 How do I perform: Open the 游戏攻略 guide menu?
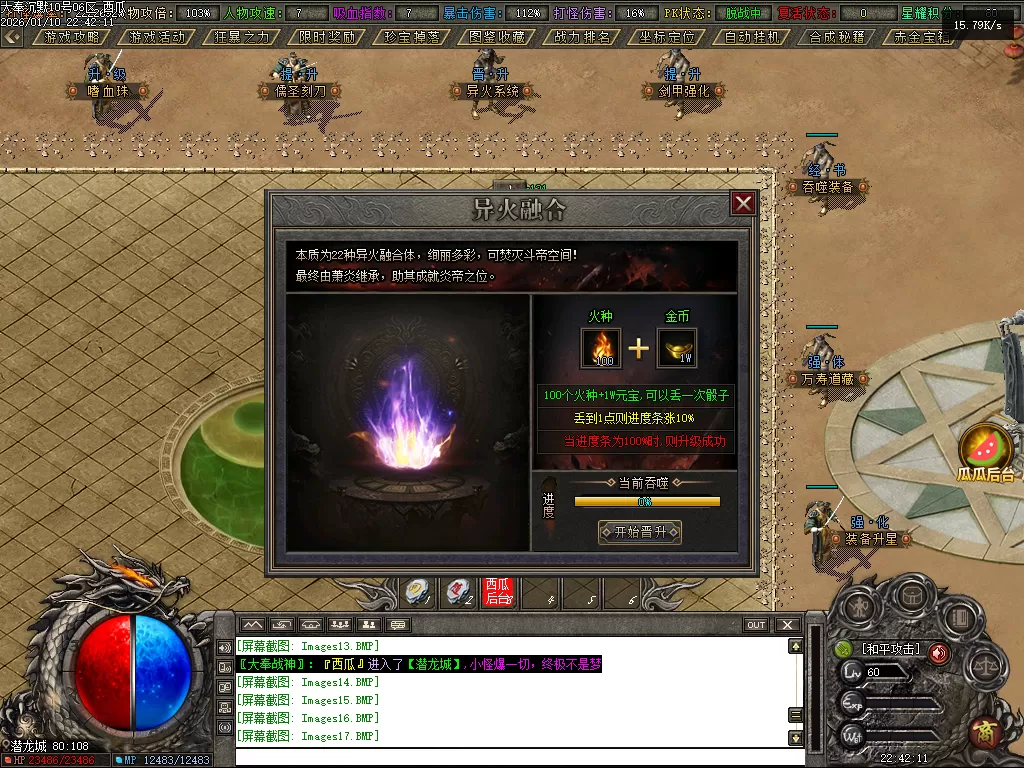pos(72,37)
